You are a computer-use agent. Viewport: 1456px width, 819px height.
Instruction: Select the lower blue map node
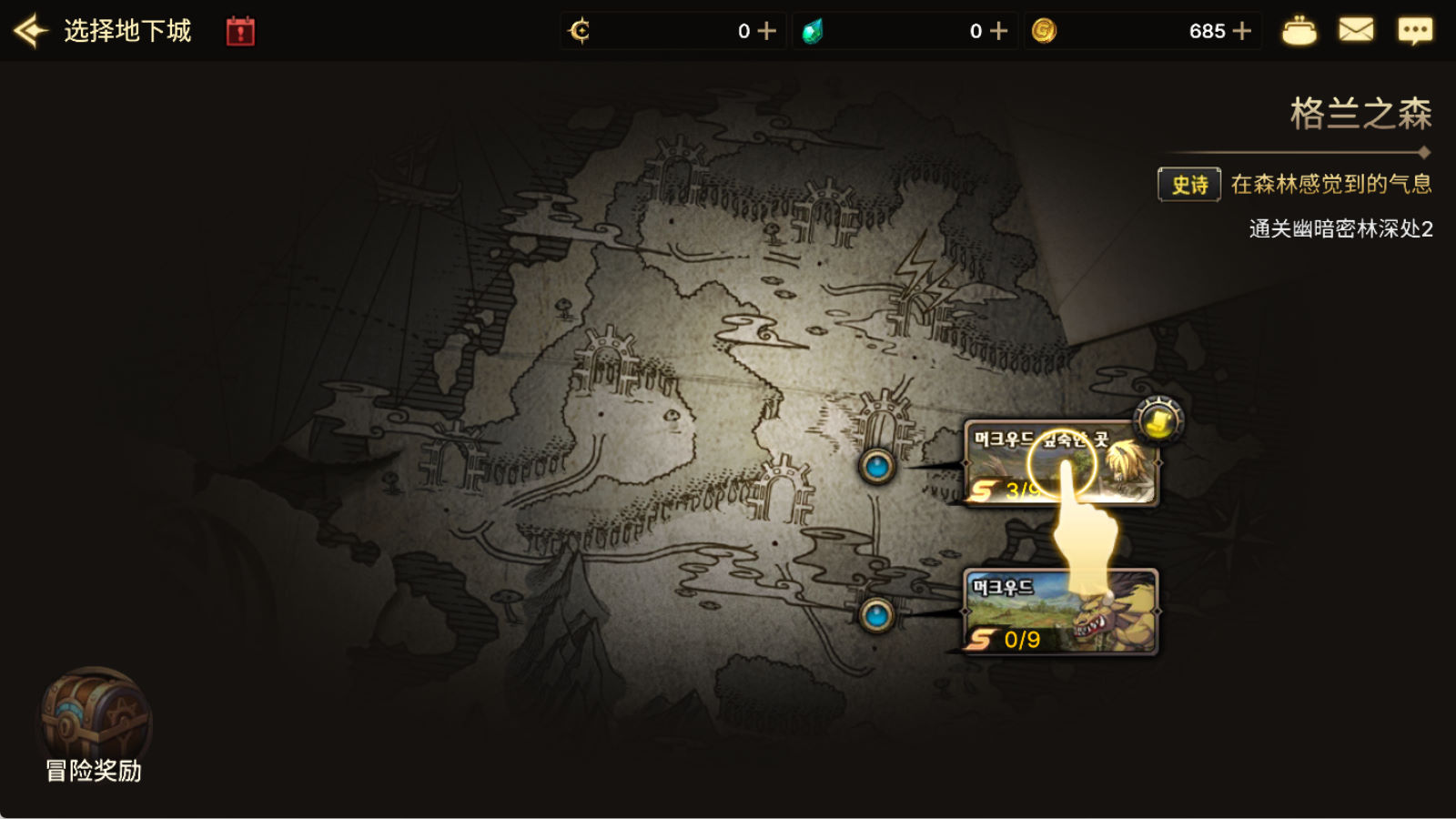(x=876, y=616)
